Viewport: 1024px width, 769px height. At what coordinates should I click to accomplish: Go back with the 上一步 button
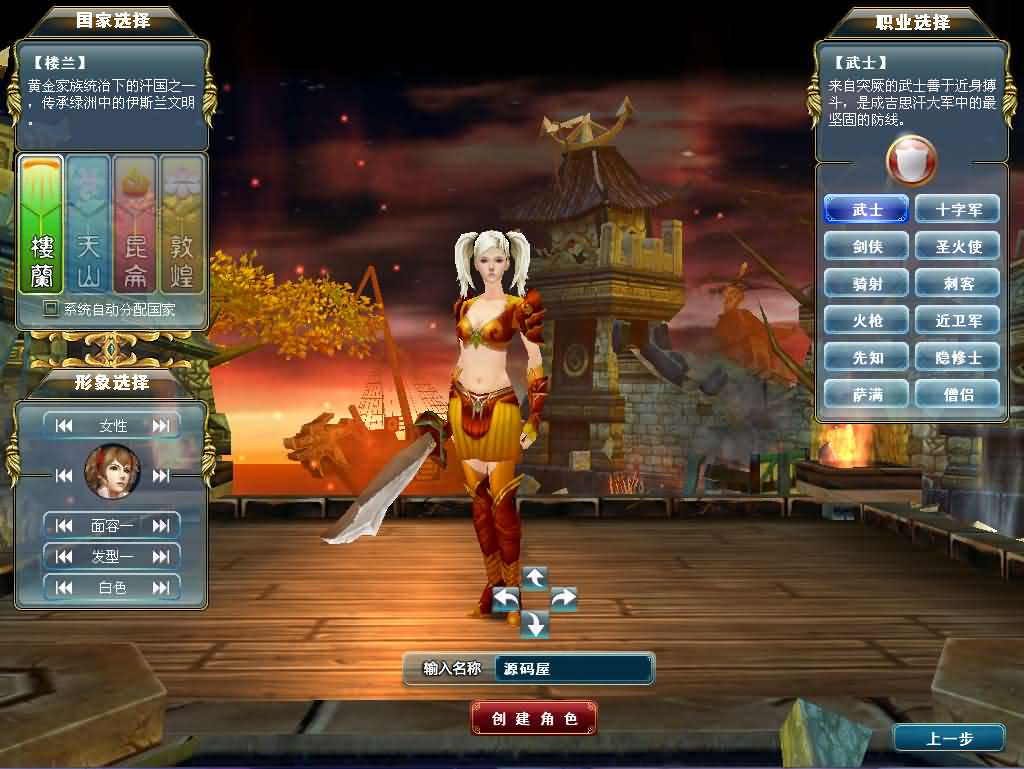(948, 738)
